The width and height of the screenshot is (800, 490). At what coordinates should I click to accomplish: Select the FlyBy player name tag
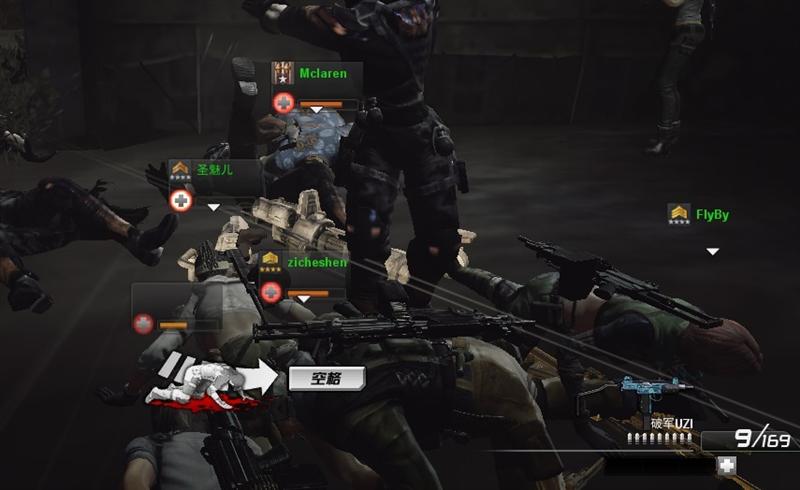tap(712, 215)
